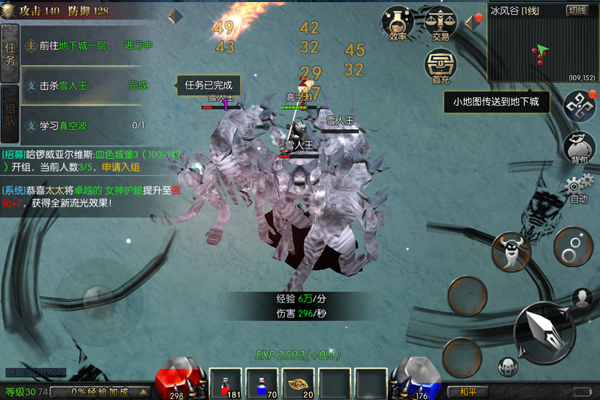Screen dimensions: 600x400
Task: Toggle 自动 auto-battle gear icon
Action: pos(575,188)
